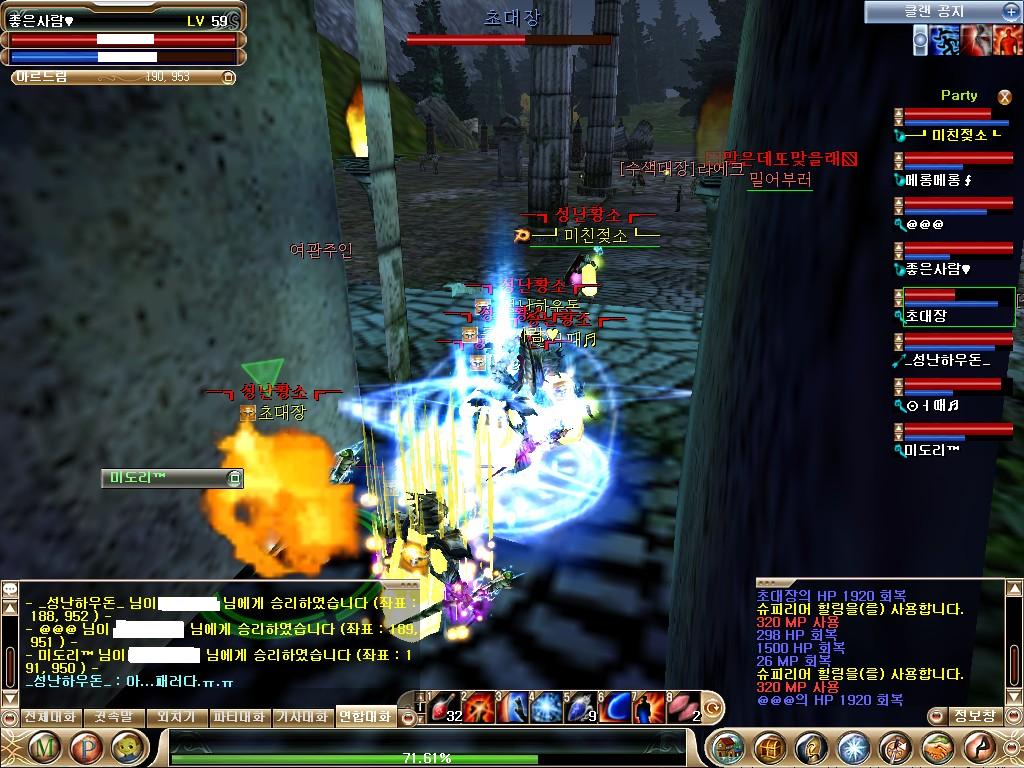Use the red potion in hotbar slot 1
The width and height of the screenshot is (1024, 768).
tap(443, 707)
